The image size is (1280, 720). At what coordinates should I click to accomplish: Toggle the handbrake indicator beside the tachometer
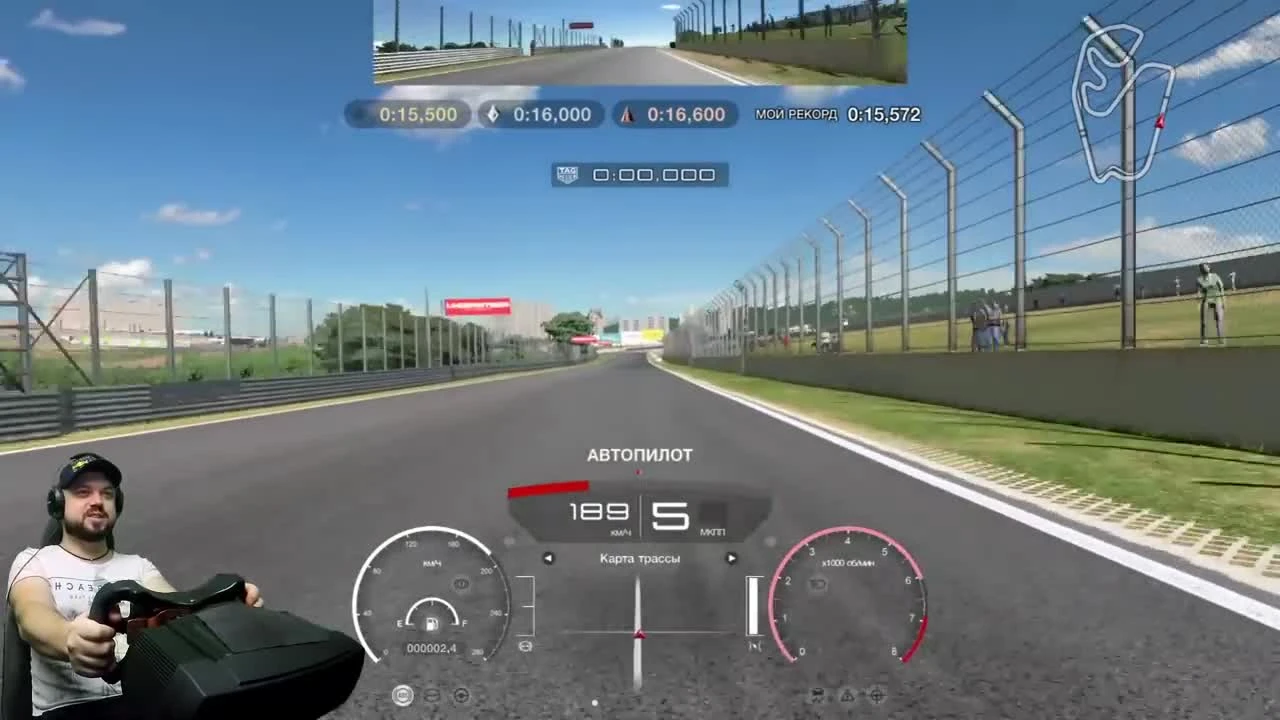pos(757,645)
